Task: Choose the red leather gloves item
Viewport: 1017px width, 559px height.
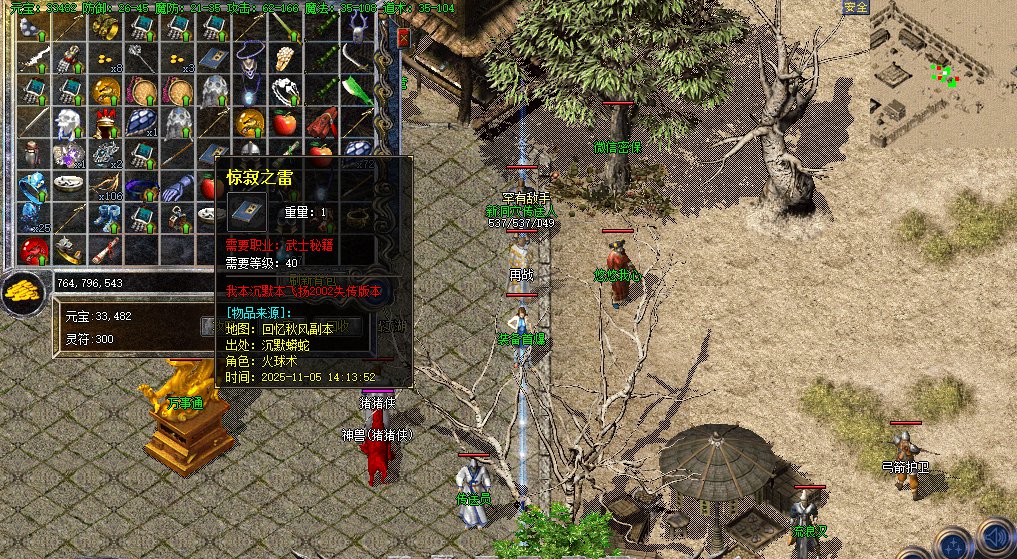Action: point(321,124)
